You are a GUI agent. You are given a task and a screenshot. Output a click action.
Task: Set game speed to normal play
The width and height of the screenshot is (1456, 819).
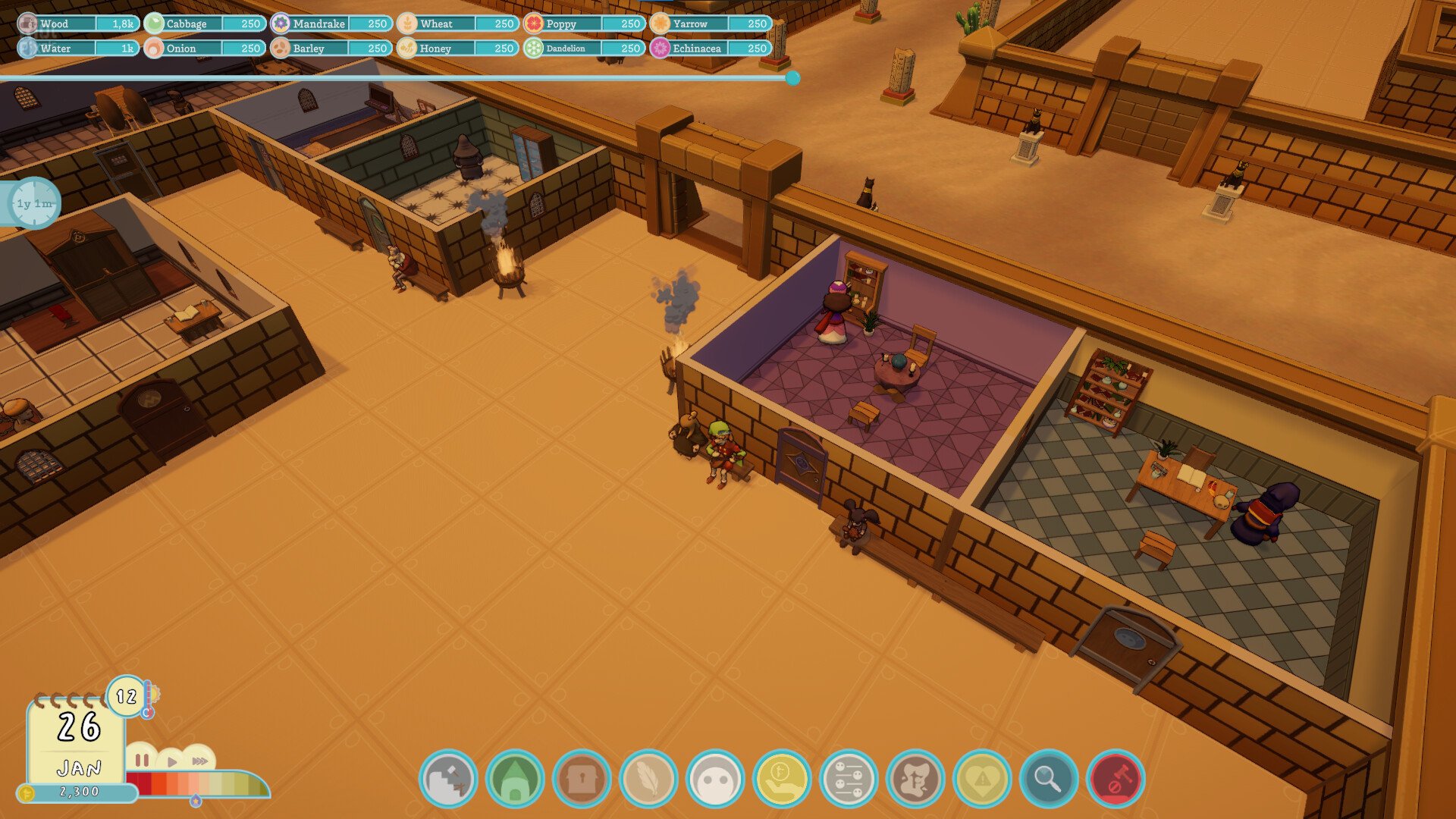coord(172,761)
